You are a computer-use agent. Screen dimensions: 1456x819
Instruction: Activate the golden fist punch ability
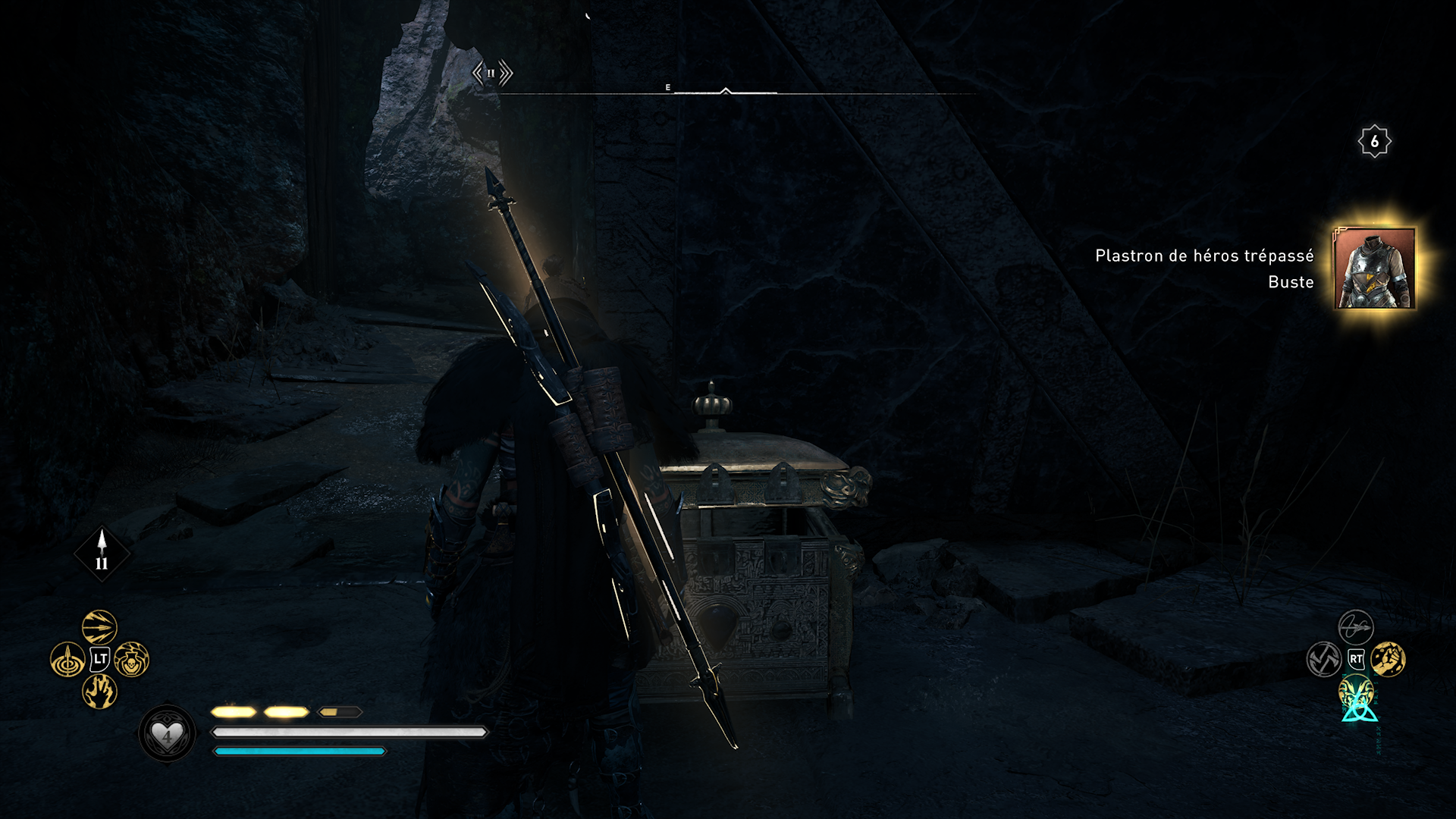pyautogui.click(x=1389, y=660)
